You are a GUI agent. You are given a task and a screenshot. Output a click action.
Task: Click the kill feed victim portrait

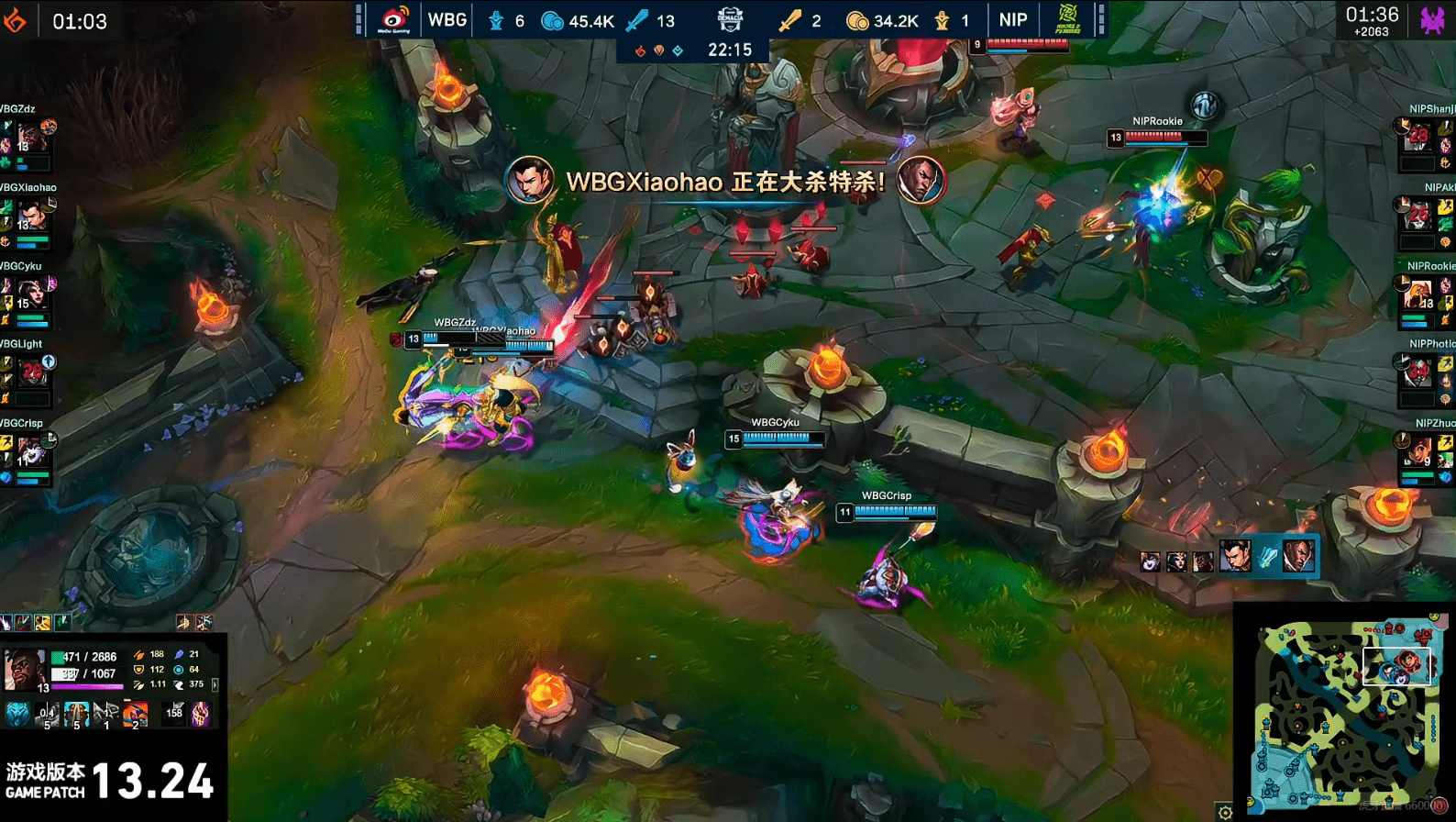point(1297,556)
